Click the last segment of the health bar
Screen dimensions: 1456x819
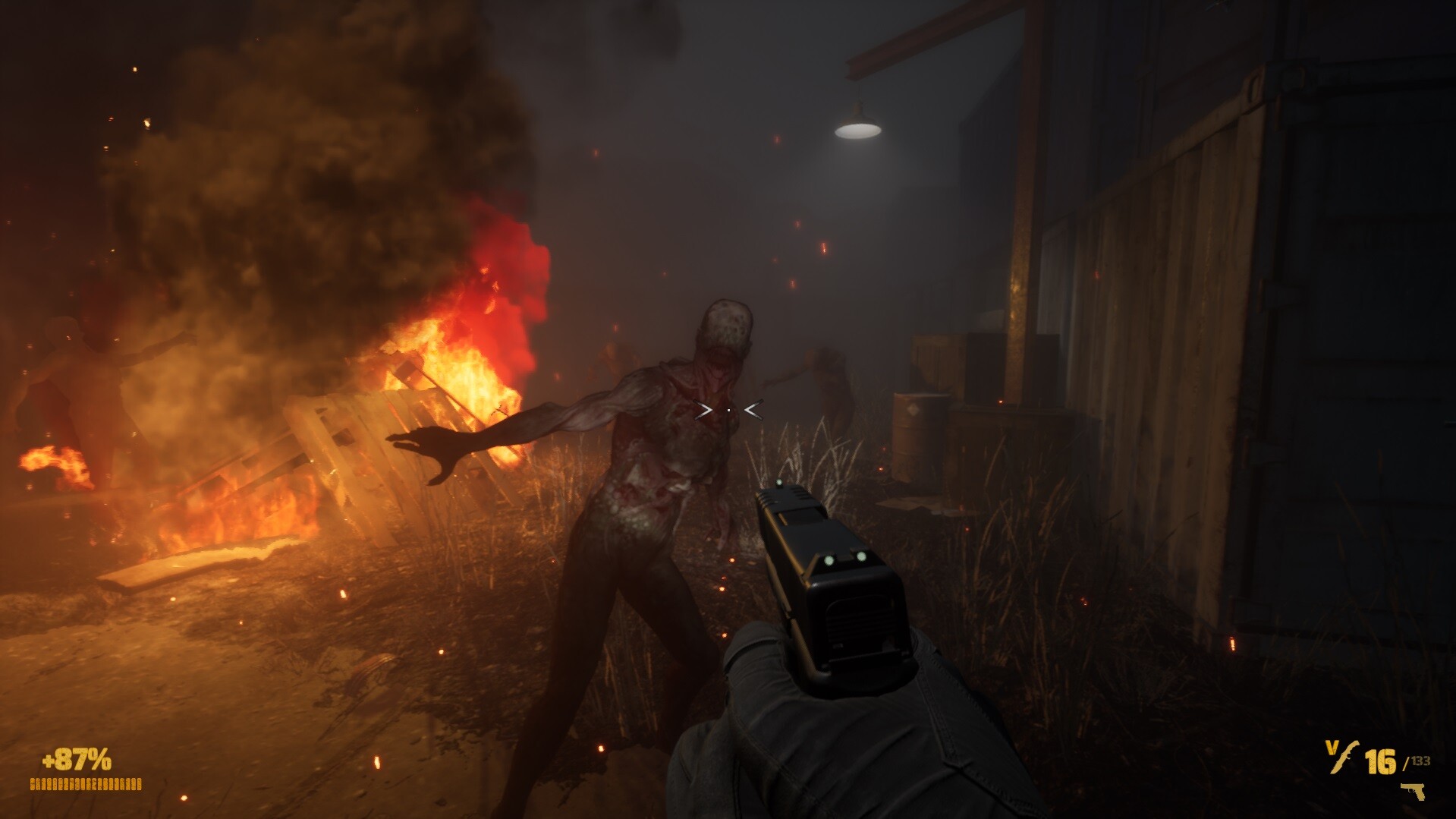[x=139, y=784]
